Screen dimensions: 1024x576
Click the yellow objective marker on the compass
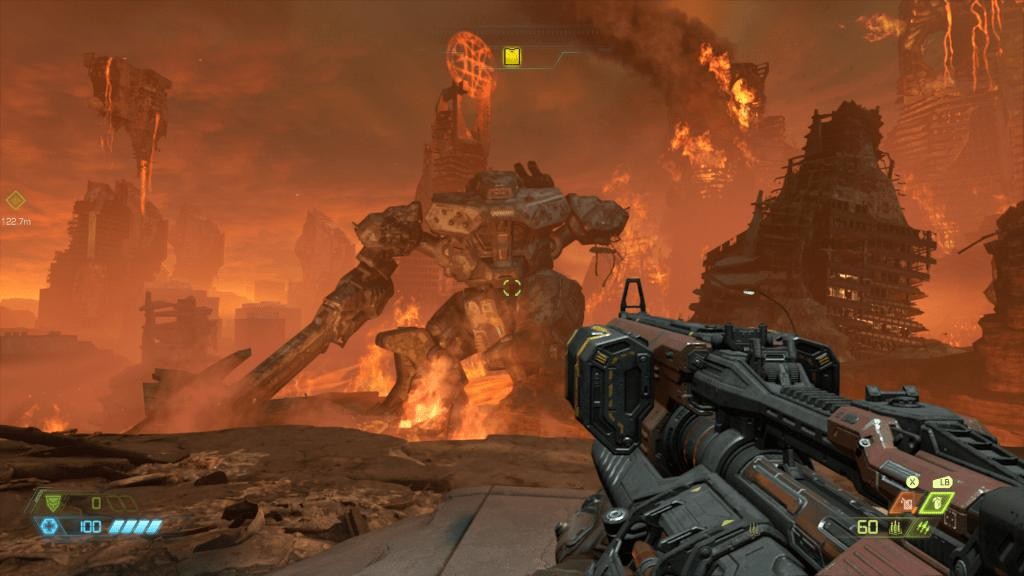(x=512, y=57)
